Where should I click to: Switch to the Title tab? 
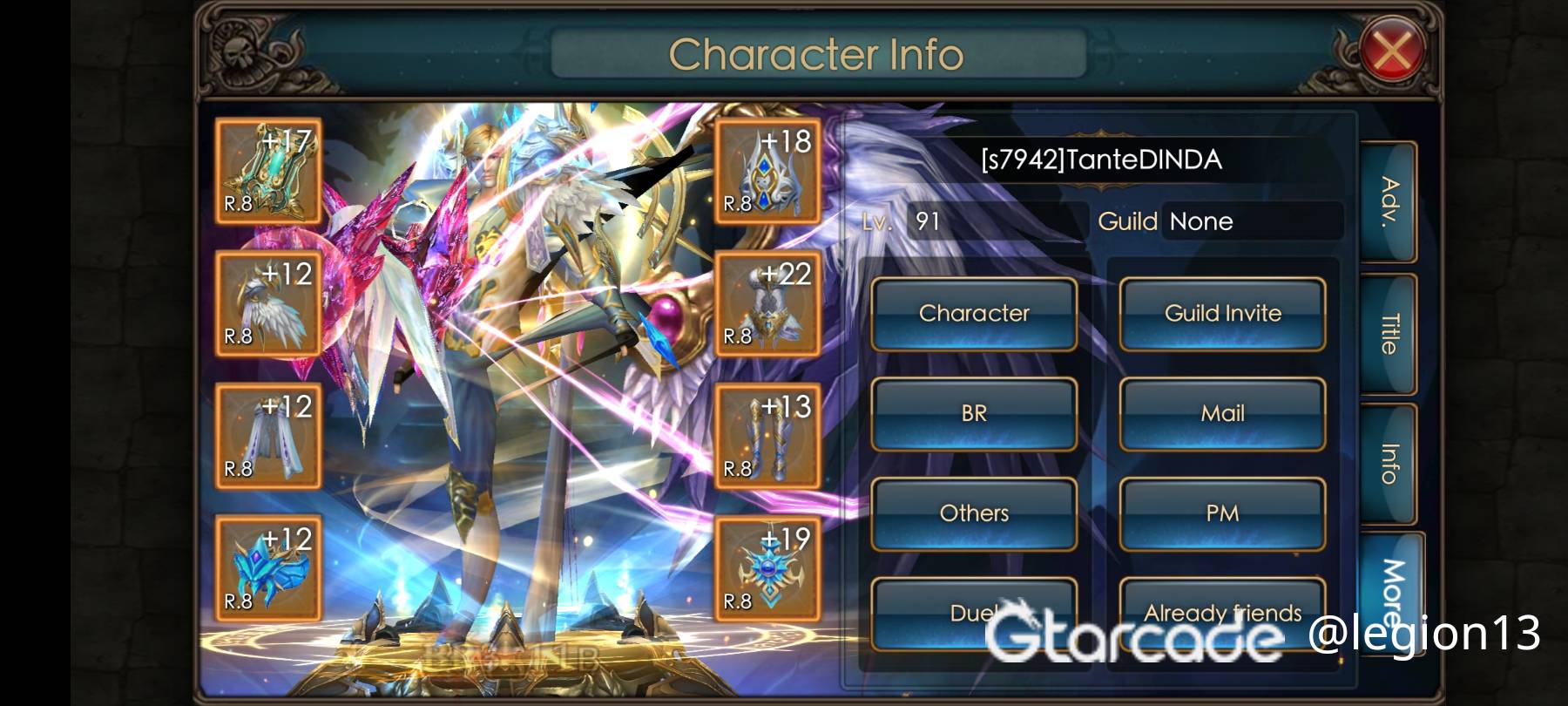pyautogui.click(x=1389, y=334)
